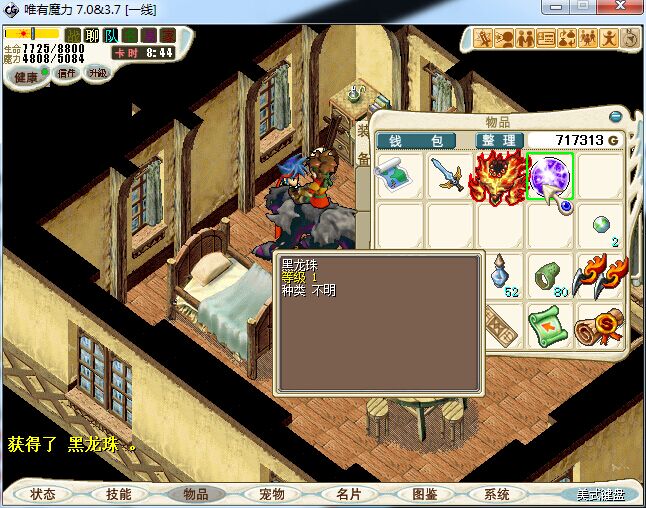Screen dimensions: 646x508
Task: Select the green scroll with orange arrow
Action: click(x=549, y=325)
